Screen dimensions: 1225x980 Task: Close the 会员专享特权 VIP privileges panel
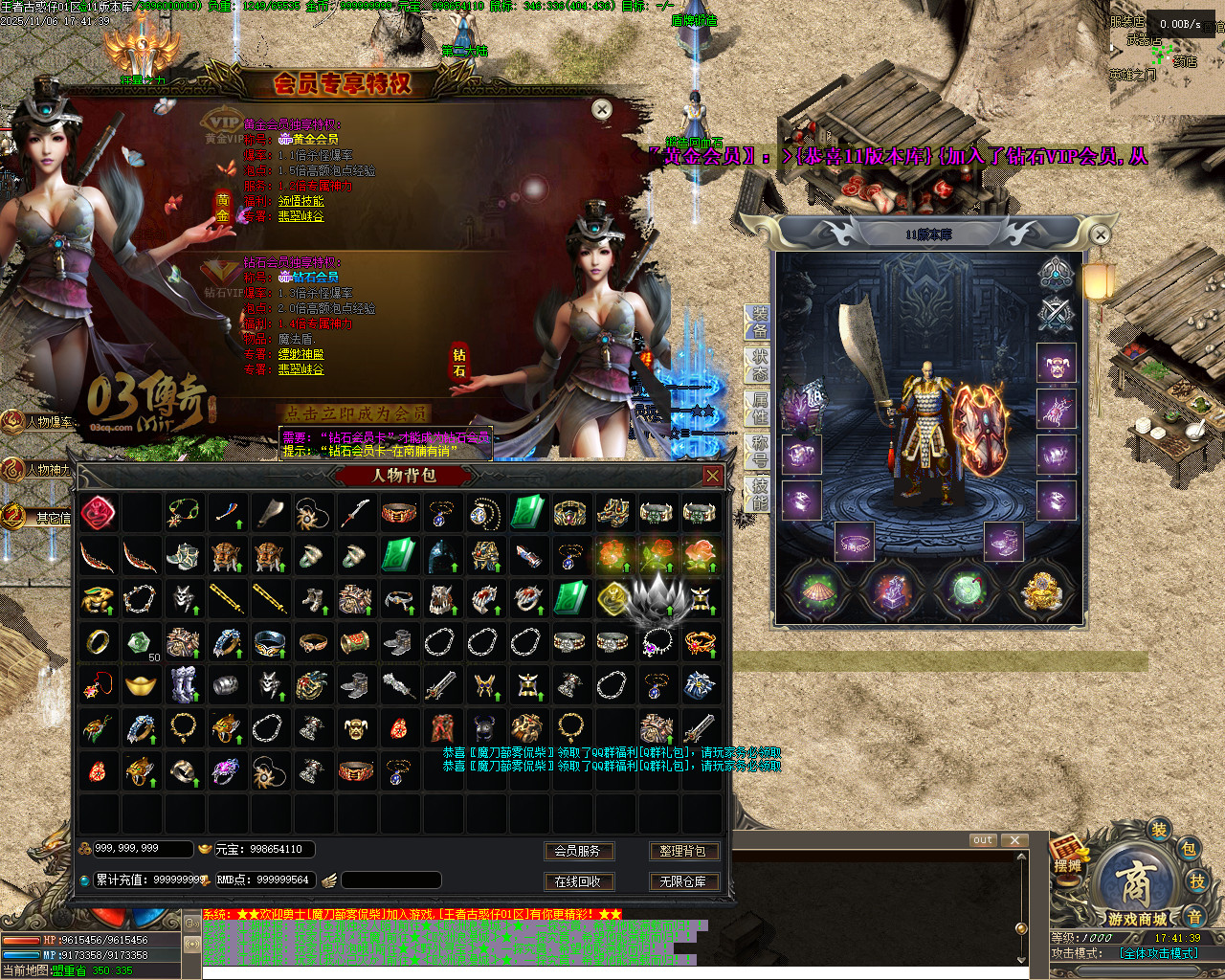coord(602,110)
